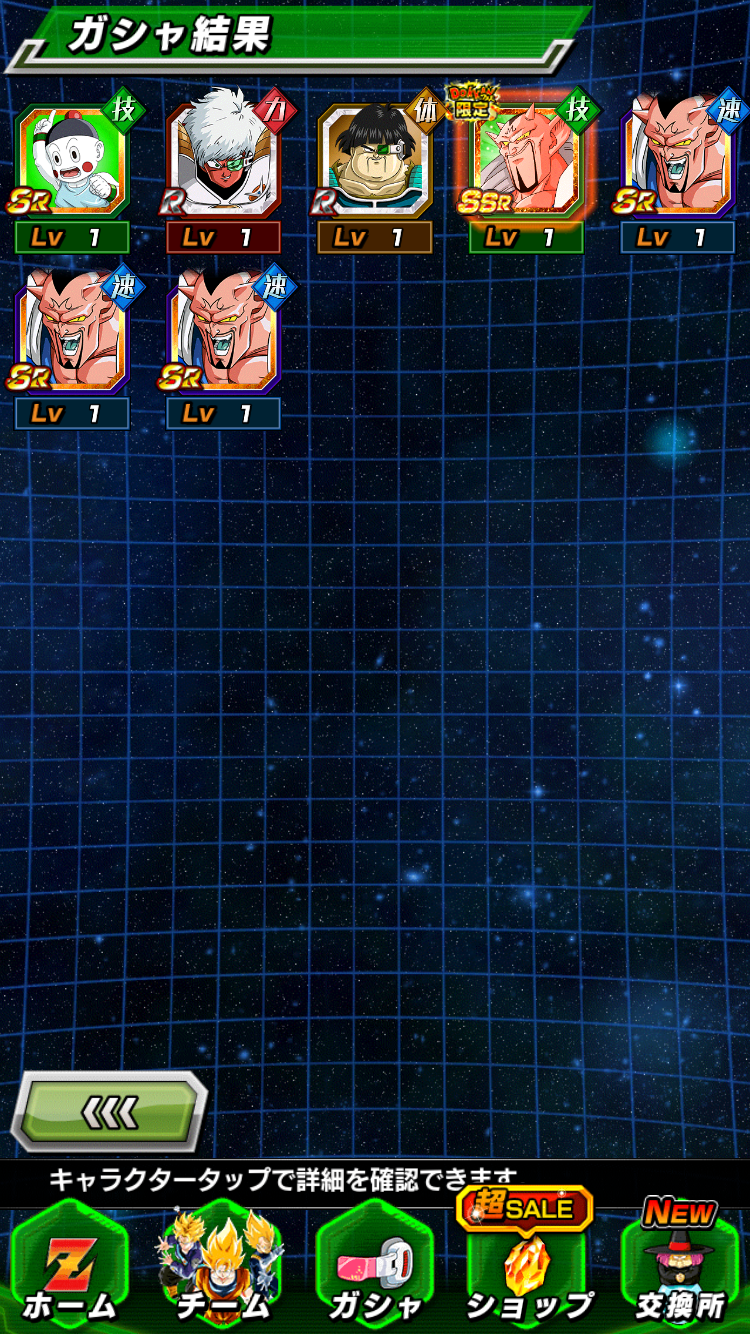Select the white-haired Jeice R card
Screen dimensions: 750x1334
pyautogui.click(x=223, y=162)
